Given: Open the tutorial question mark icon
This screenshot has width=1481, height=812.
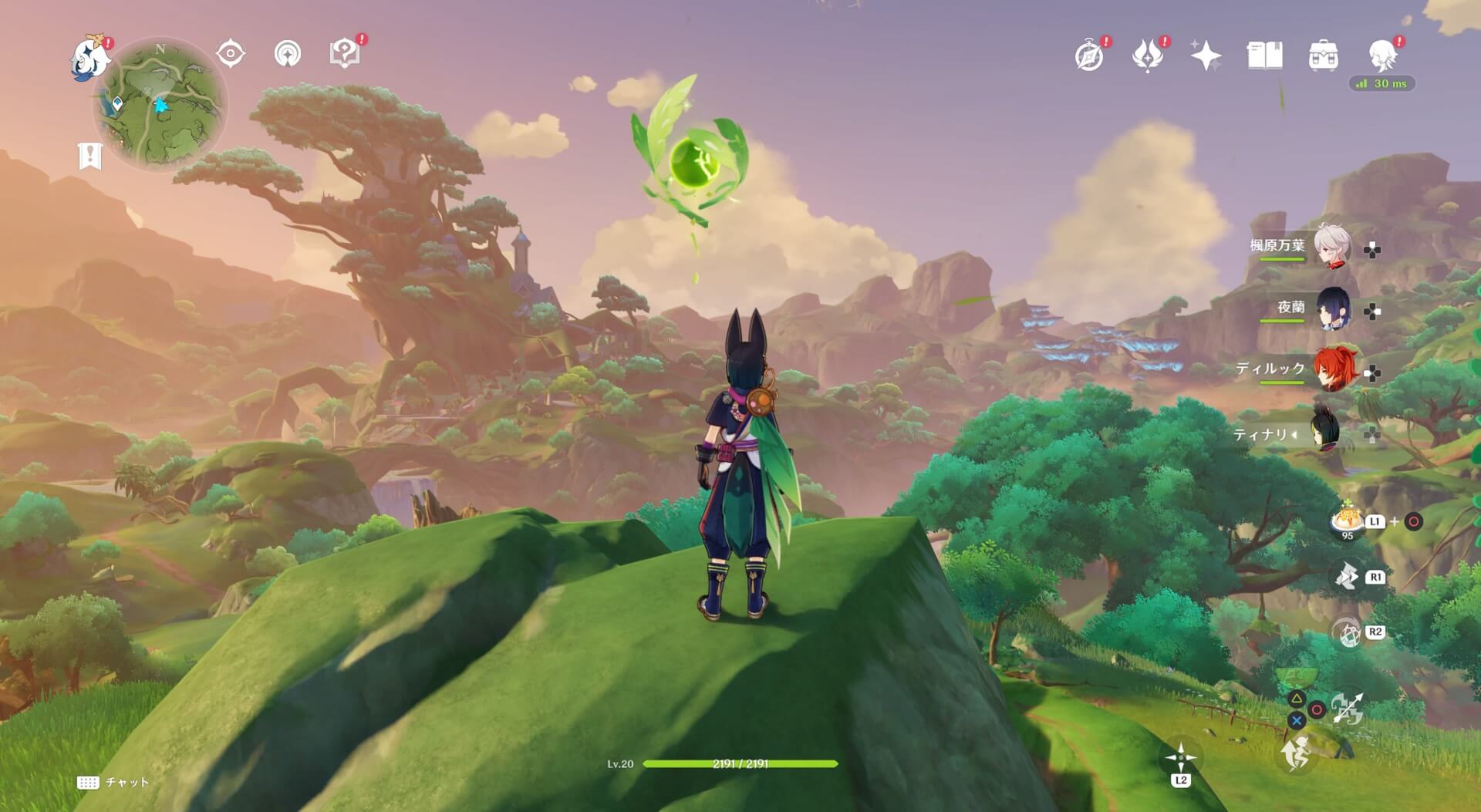Looking at the screenshot, I should pos(345,53).
